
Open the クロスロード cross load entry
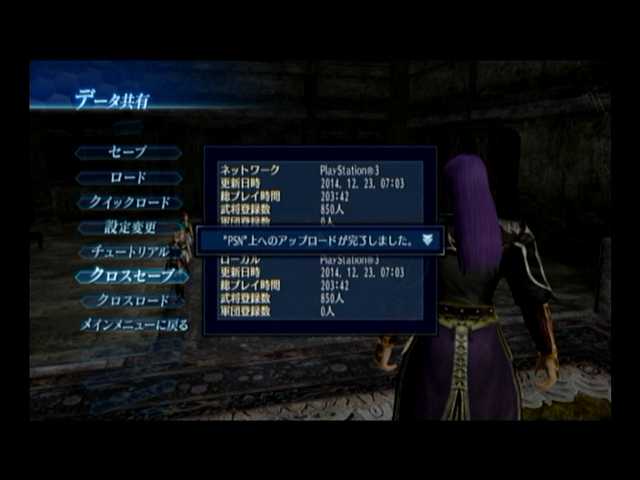(x=132, y=300)
